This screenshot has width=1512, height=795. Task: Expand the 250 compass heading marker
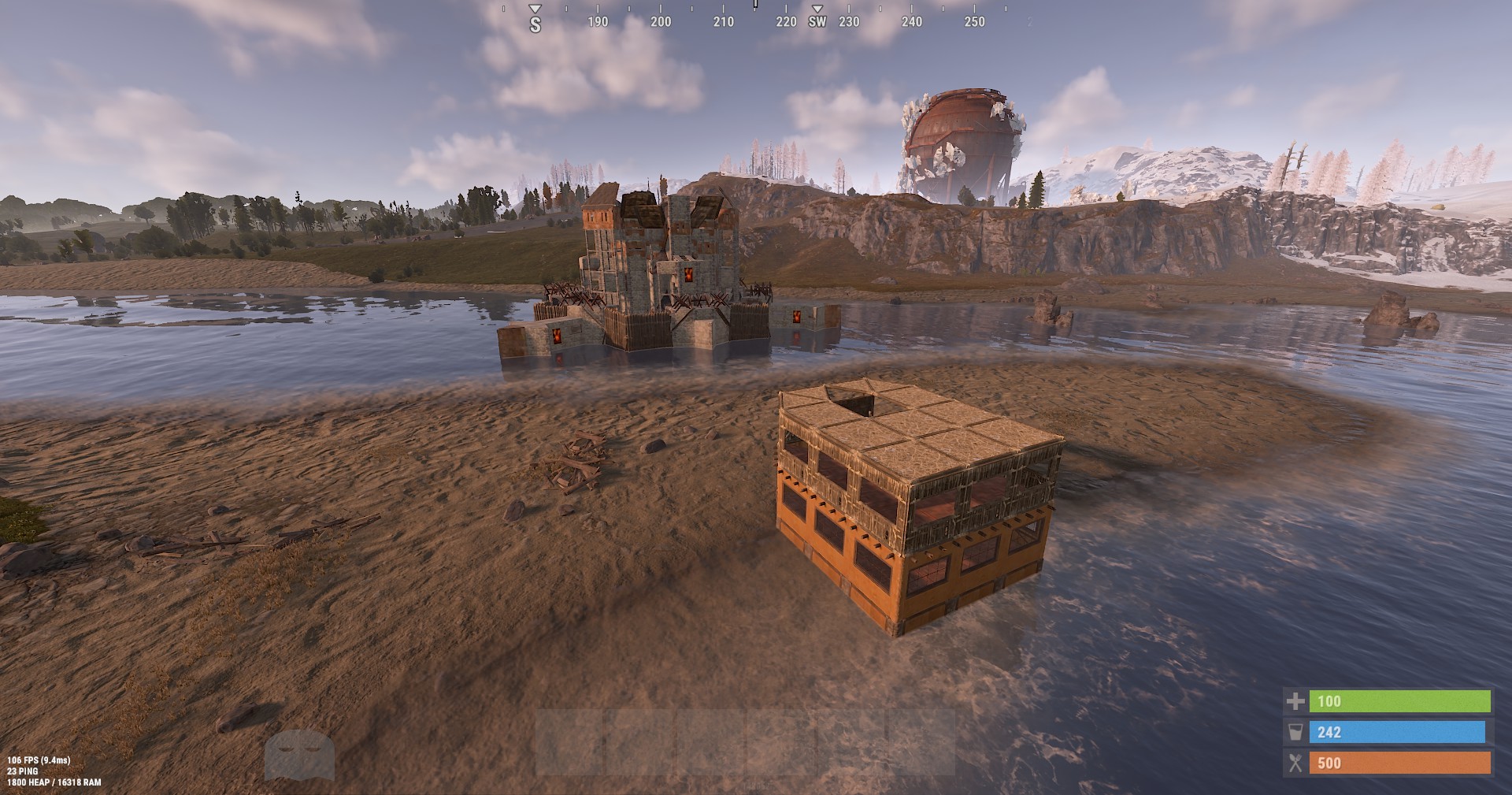tap(975, 23)
